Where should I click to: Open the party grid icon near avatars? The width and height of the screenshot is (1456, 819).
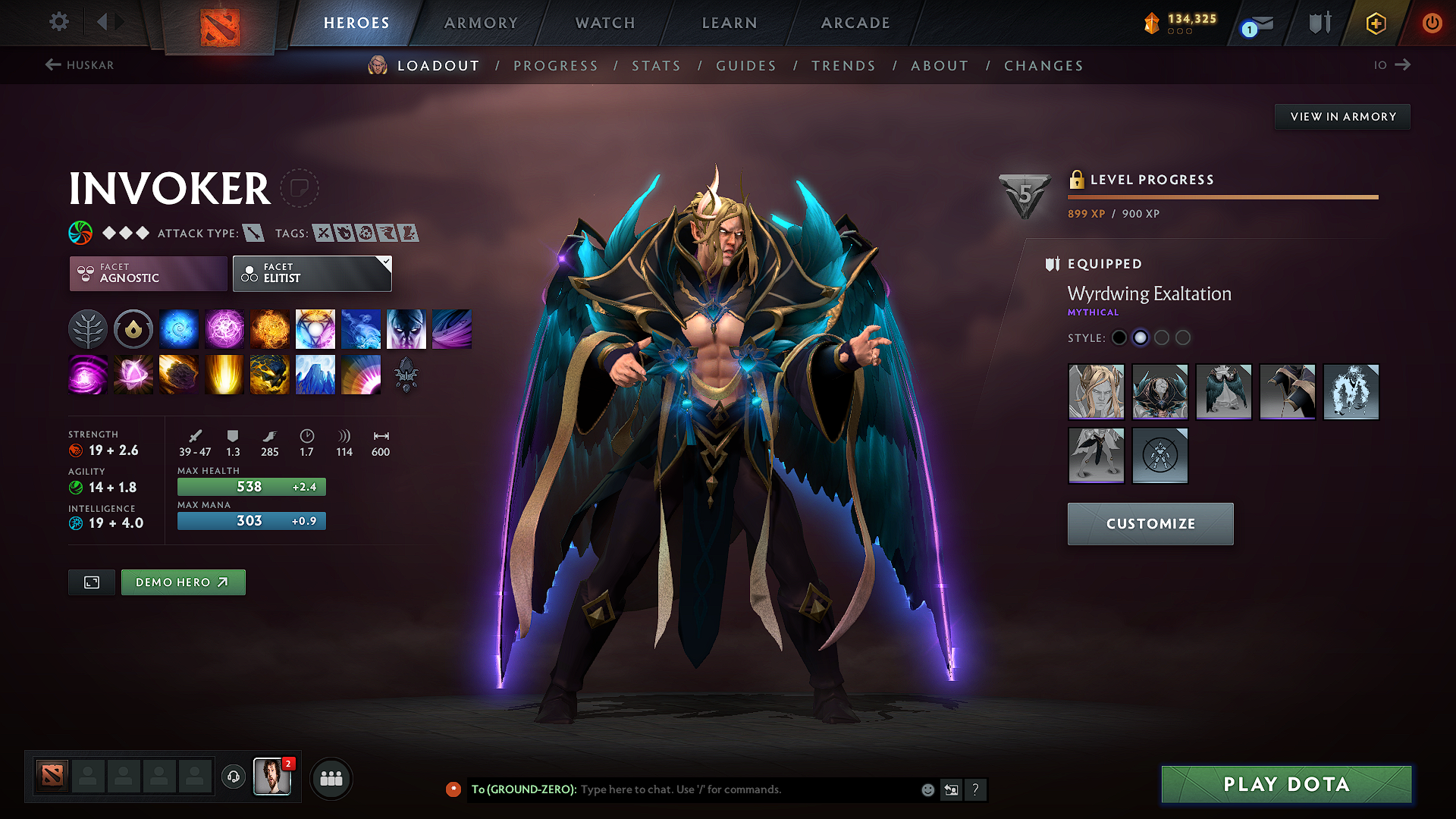point(331,778)
